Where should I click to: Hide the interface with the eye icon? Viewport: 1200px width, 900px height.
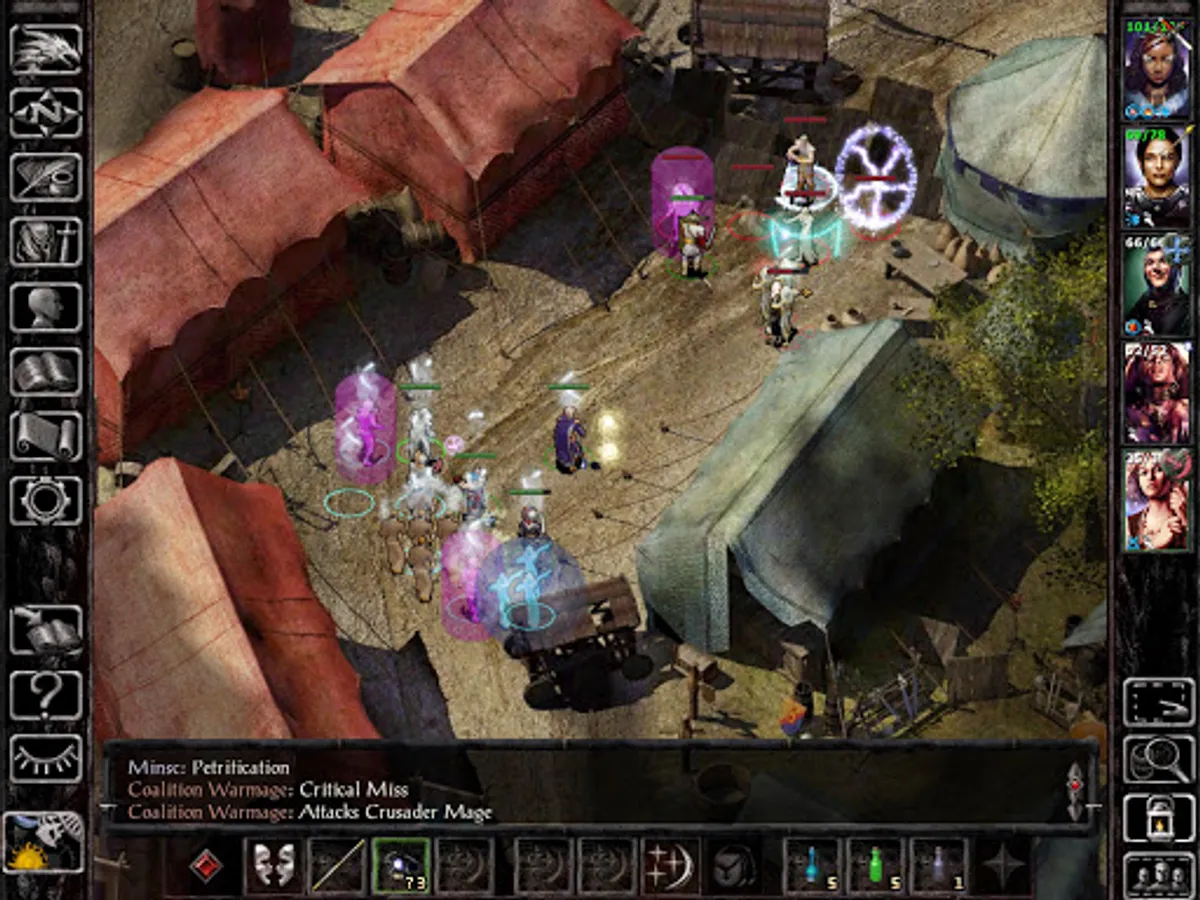pos(46,759)
